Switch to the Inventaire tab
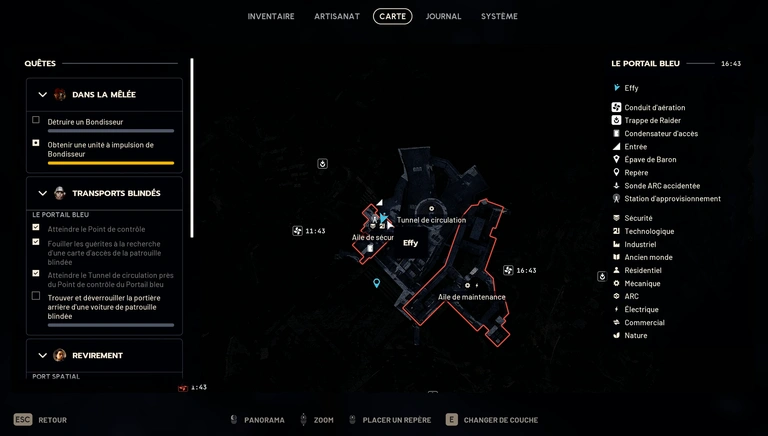768x436 pixels. tap(271, 16)
